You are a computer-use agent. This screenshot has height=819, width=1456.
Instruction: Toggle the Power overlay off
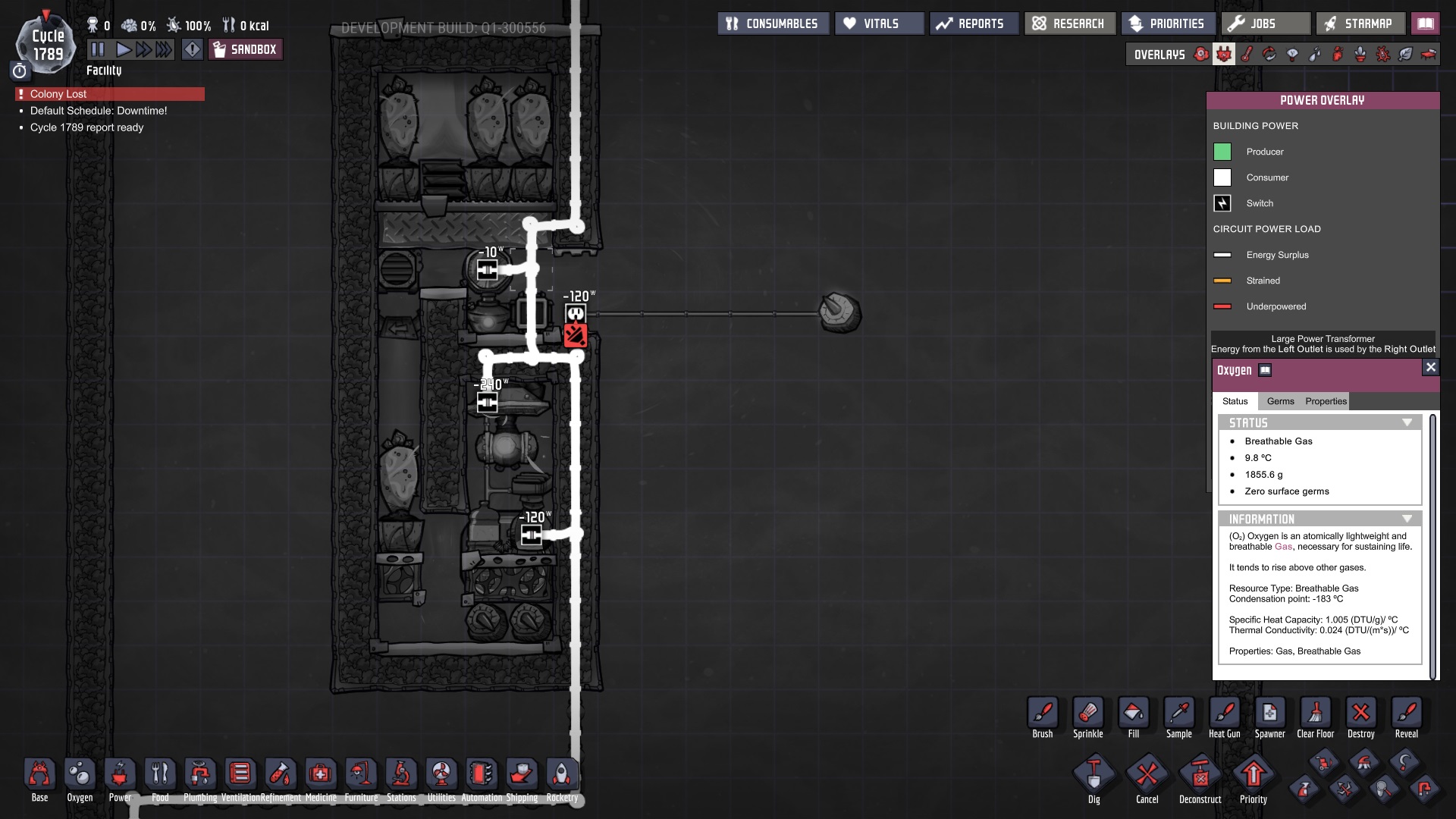tap(1223, 55)
